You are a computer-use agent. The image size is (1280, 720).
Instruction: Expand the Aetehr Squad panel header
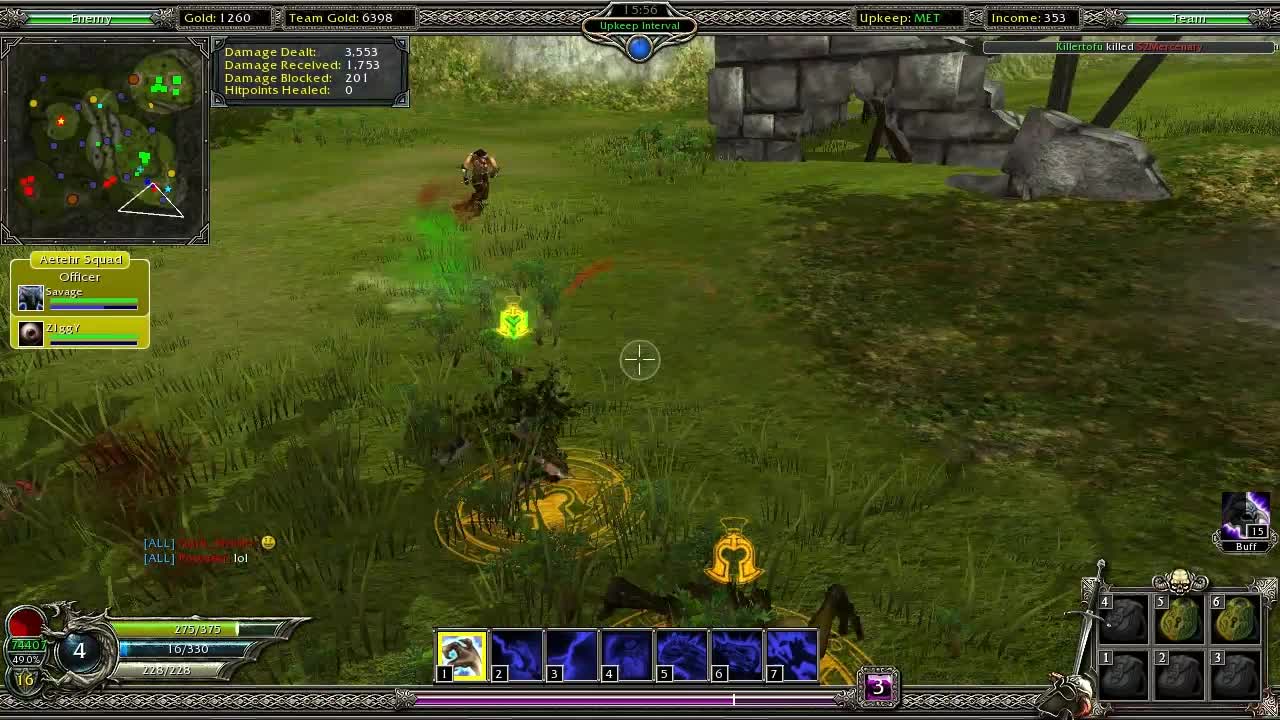pos(80,259)
